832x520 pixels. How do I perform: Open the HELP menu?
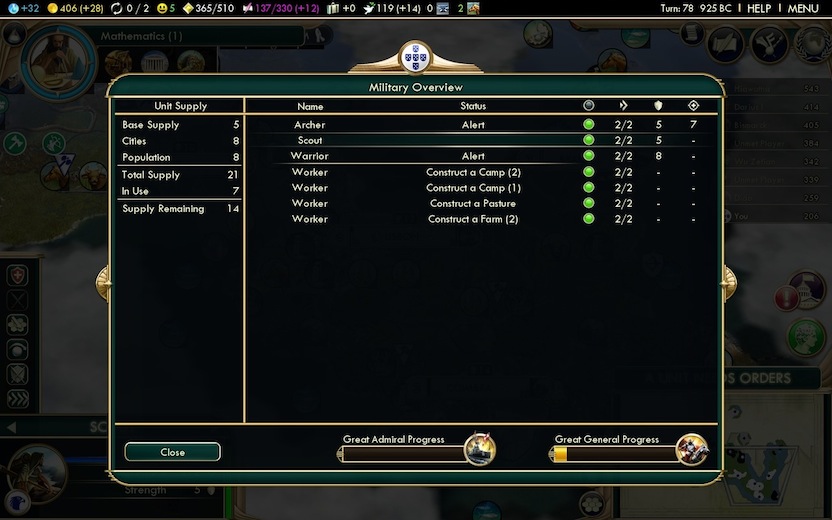point(759,8)
